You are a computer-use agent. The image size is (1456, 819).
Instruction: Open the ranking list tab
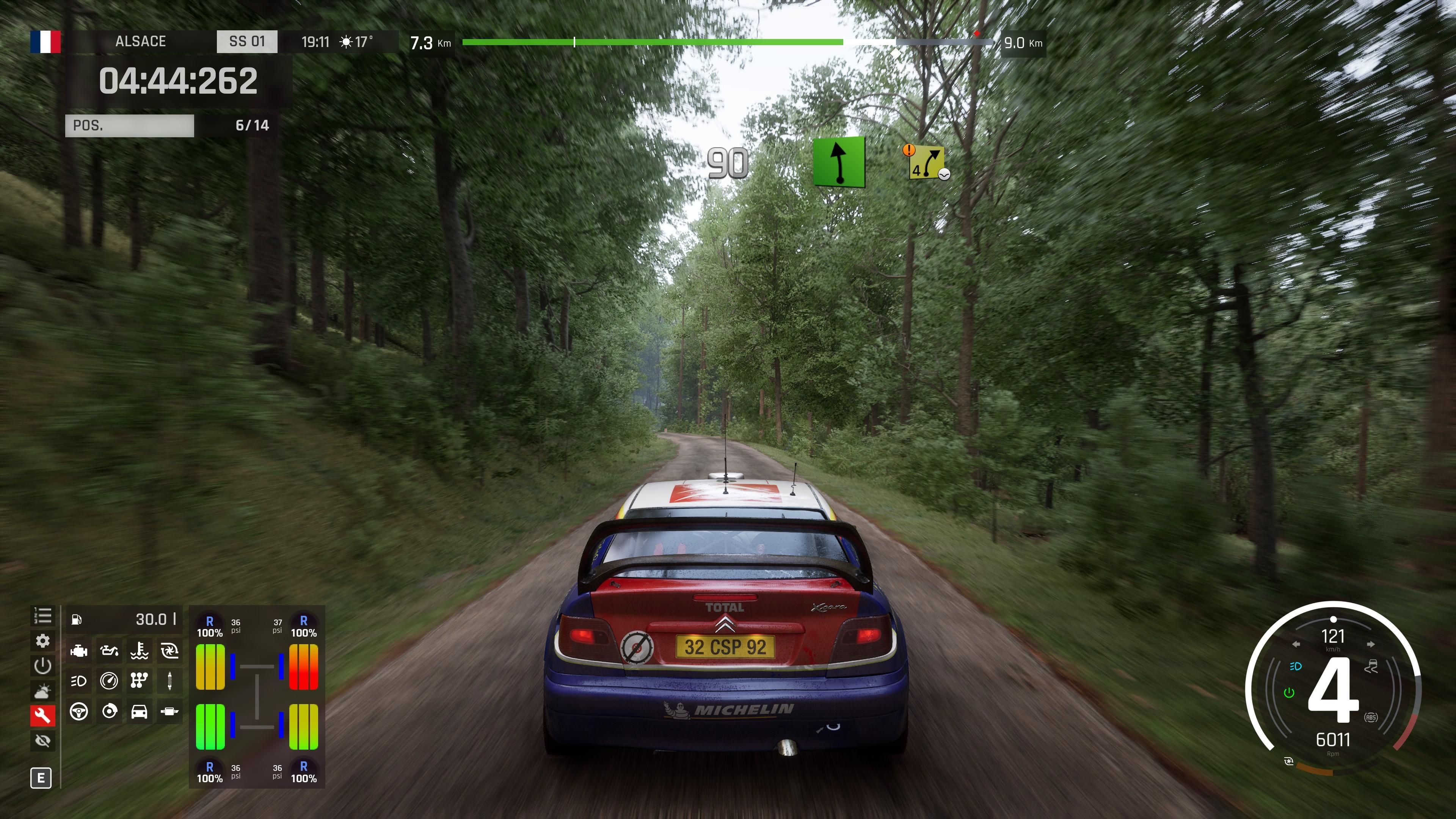(42, 615)
